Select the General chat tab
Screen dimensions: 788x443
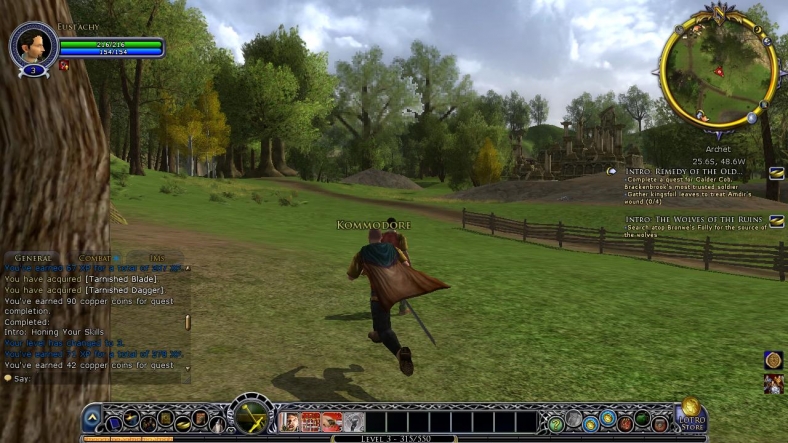[x=32, y=258]
